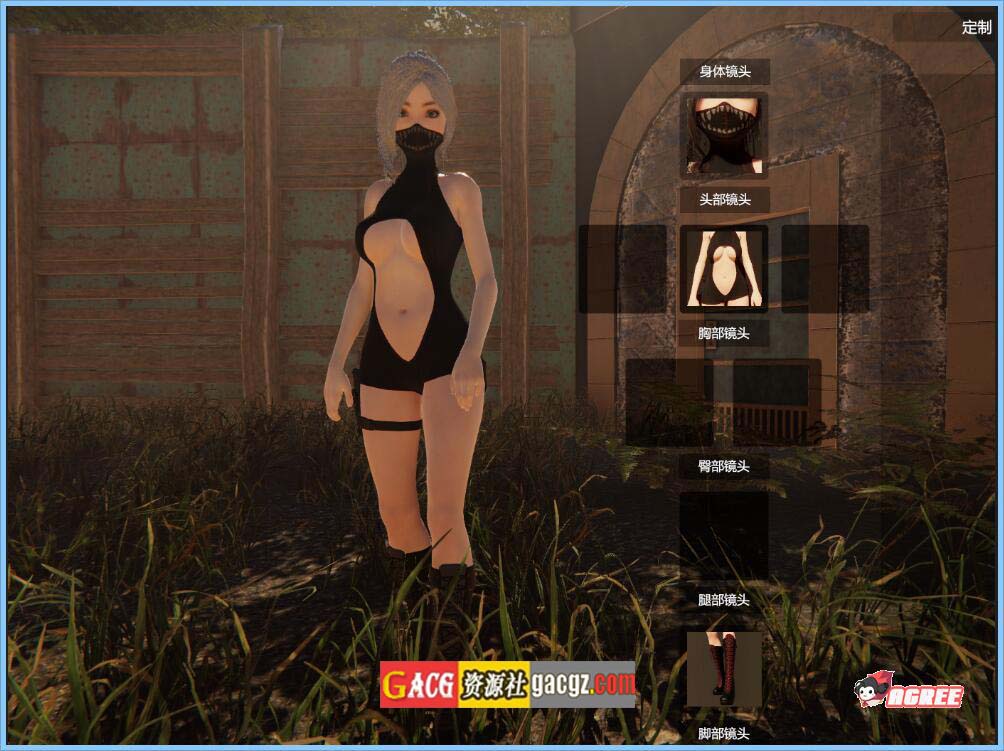Choose the 胸部镜头 camera label
1004x751 pixels.
coord(724,333)
